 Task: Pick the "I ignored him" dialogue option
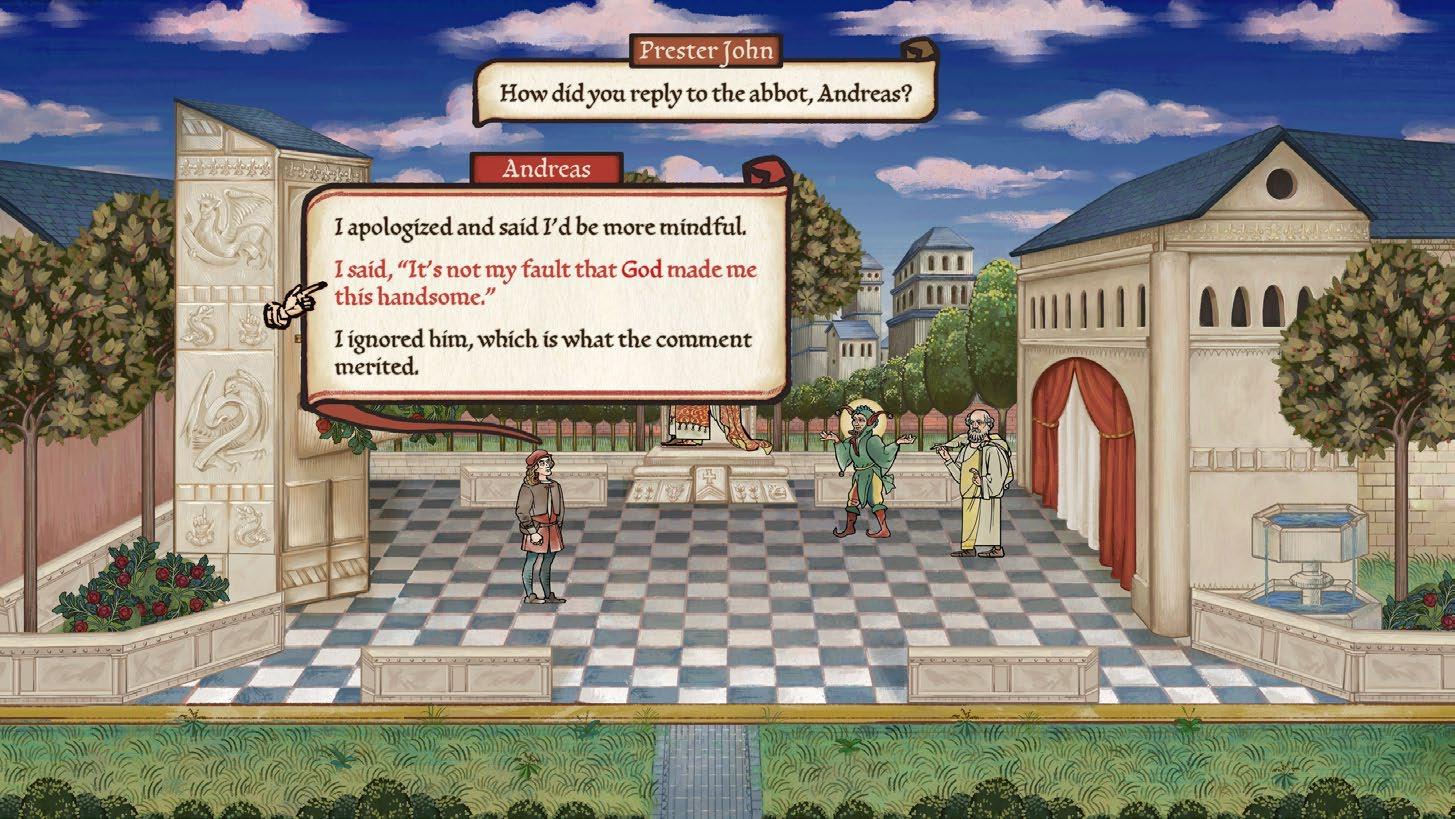pos(543,353)
